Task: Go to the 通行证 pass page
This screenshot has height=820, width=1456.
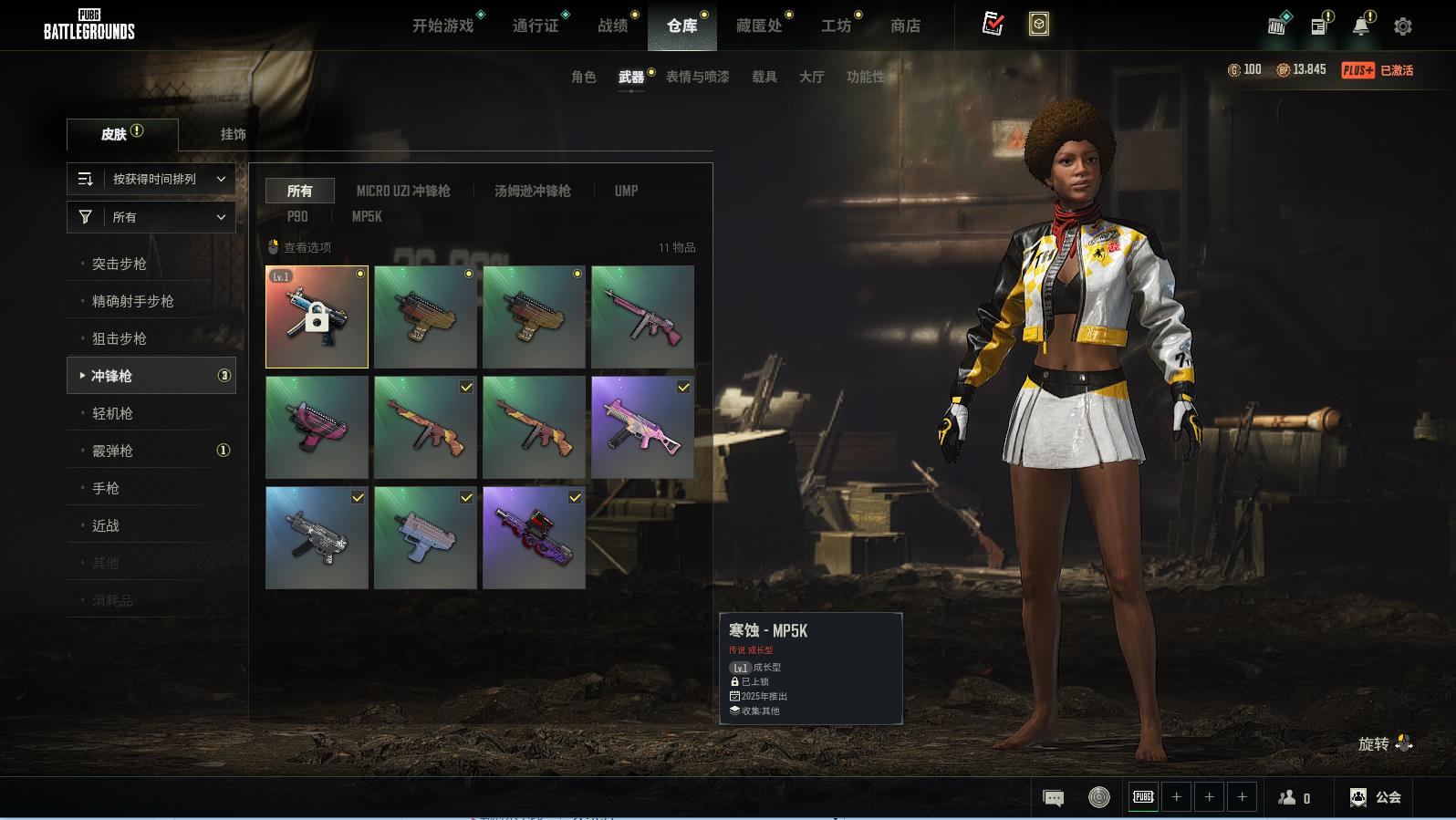Action: pos(536,26)
